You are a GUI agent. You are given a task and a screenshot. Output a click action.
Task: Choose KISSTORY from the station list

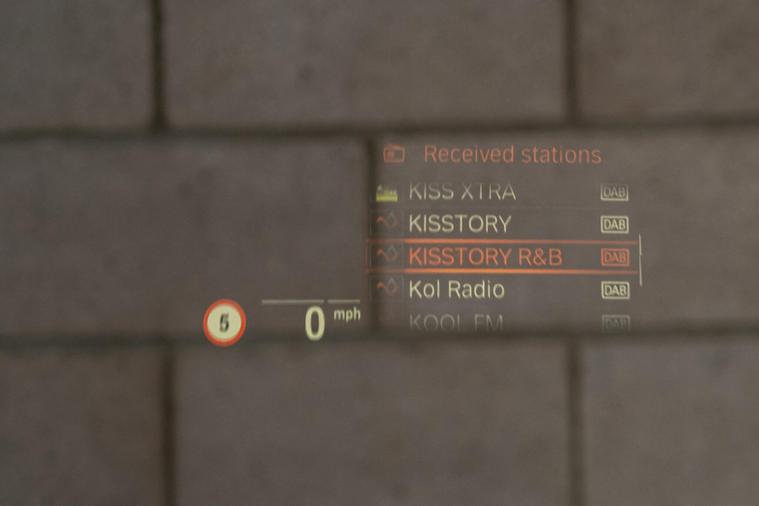coord(460,224)
